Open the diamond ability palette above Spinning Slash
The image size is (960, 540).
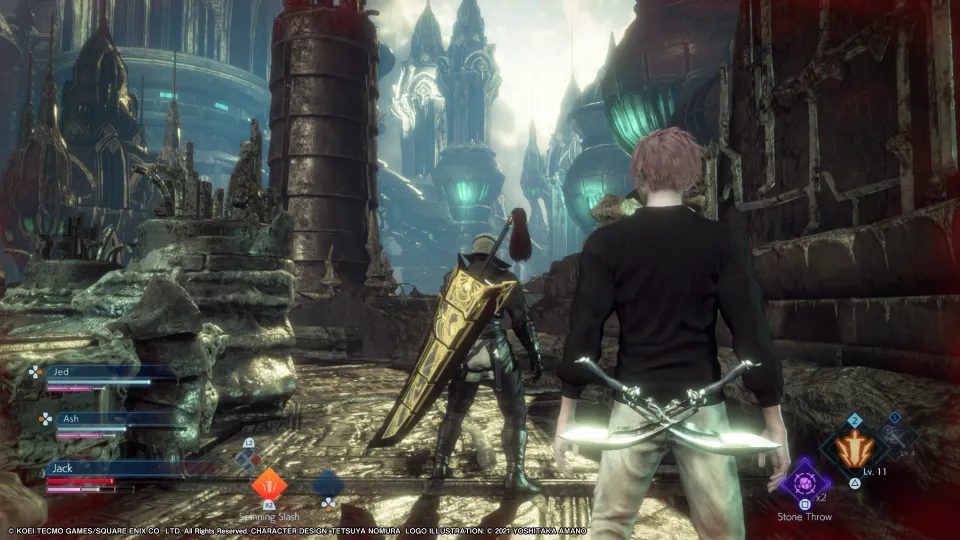point(249,459)
